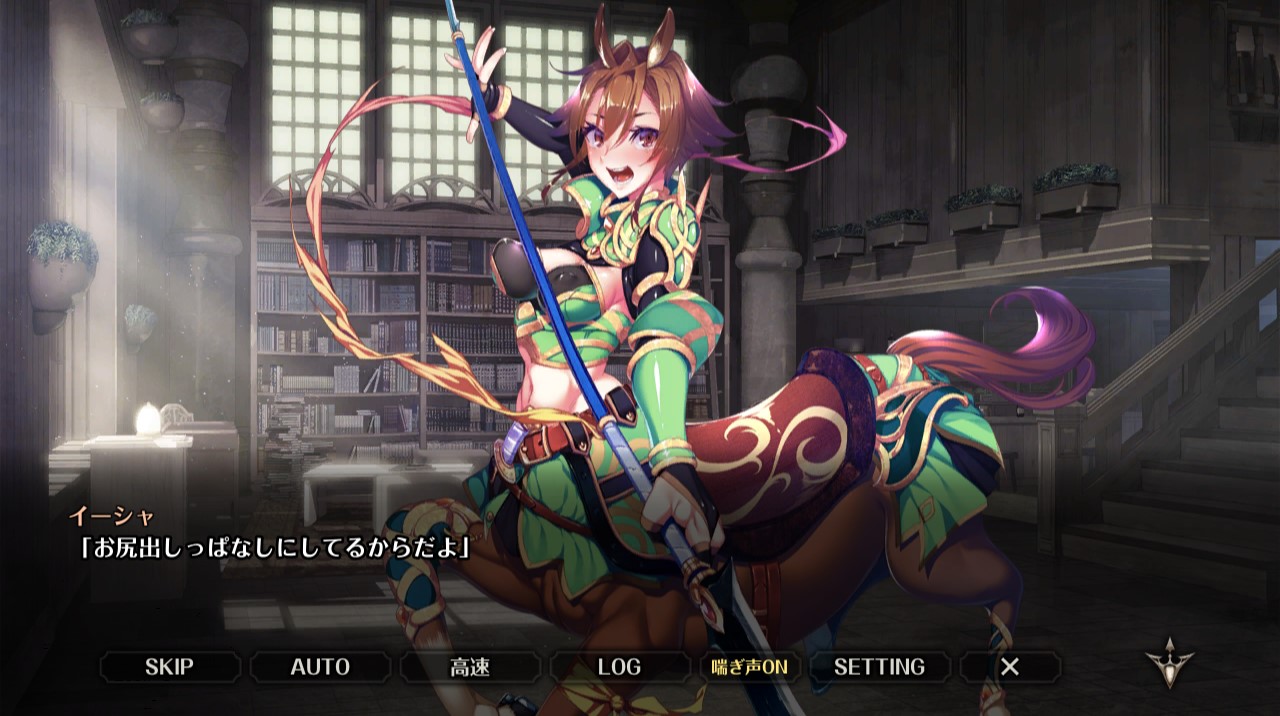Activate the 高速 fast-forward button
Screen dimensions: 1280x716
(470, 667)
